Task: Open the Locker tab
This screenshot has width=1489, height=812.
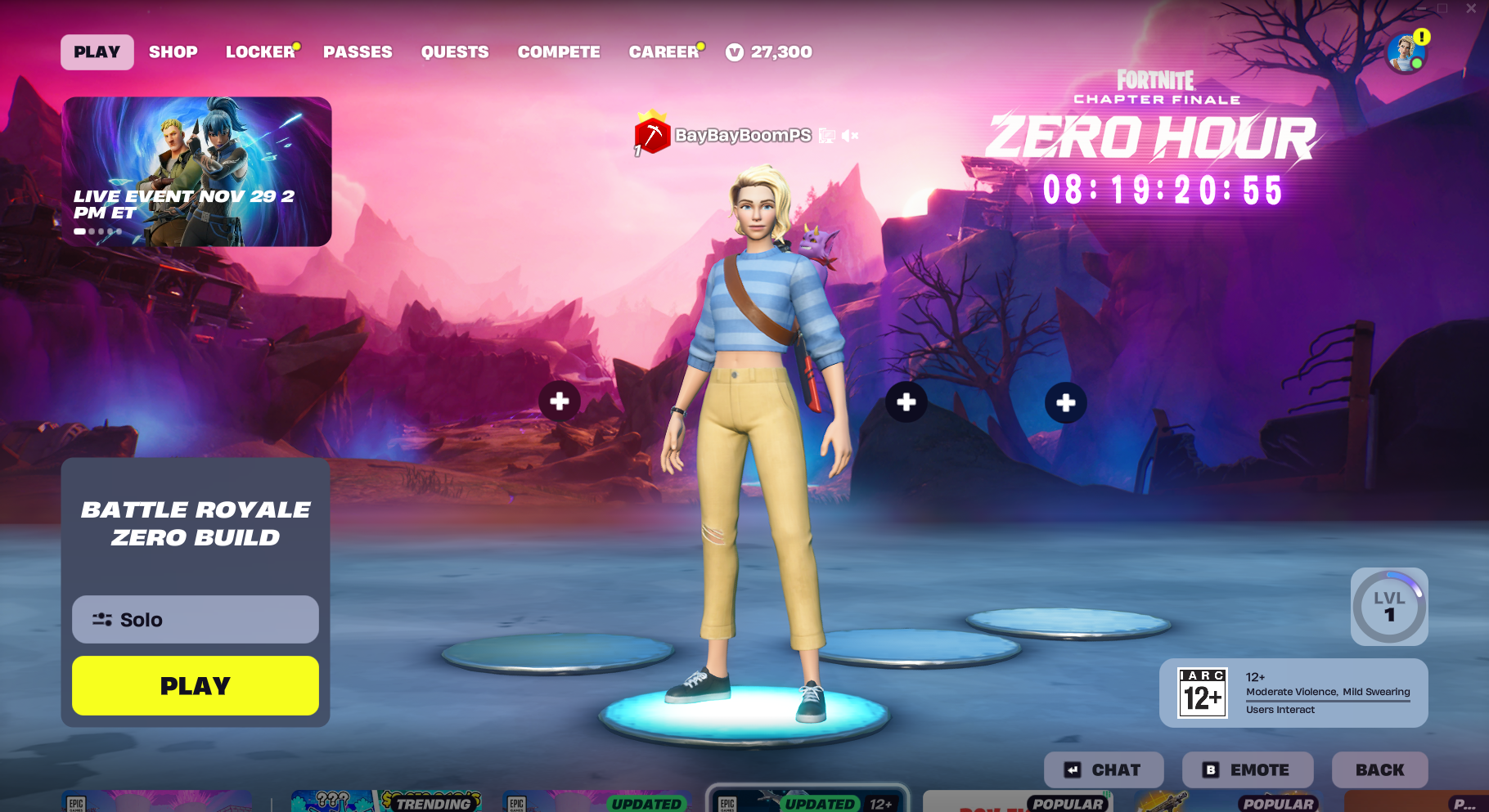Action: pyautogui.click(x=260, y=52)
